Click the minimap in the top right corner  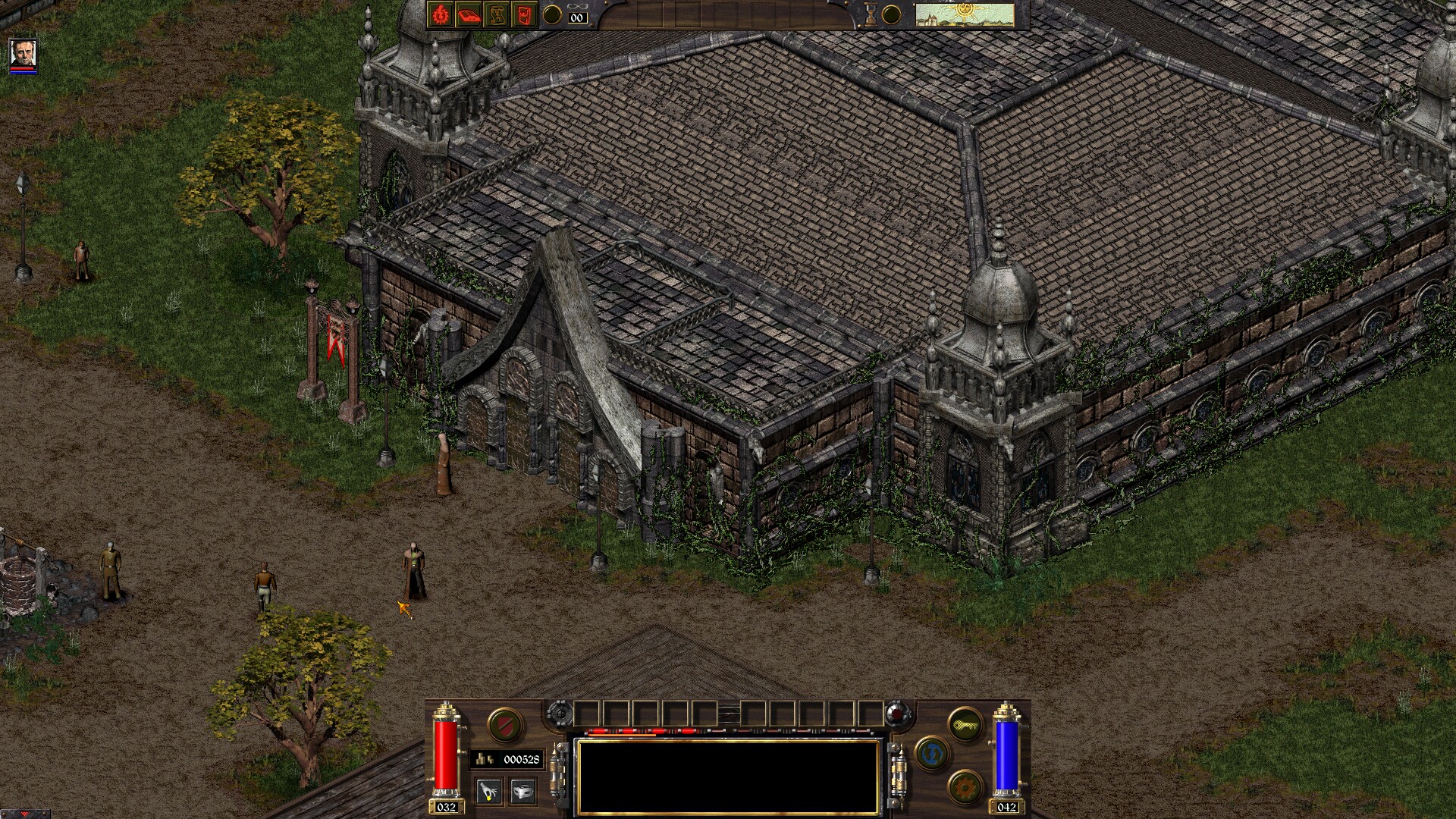point(963,13)
